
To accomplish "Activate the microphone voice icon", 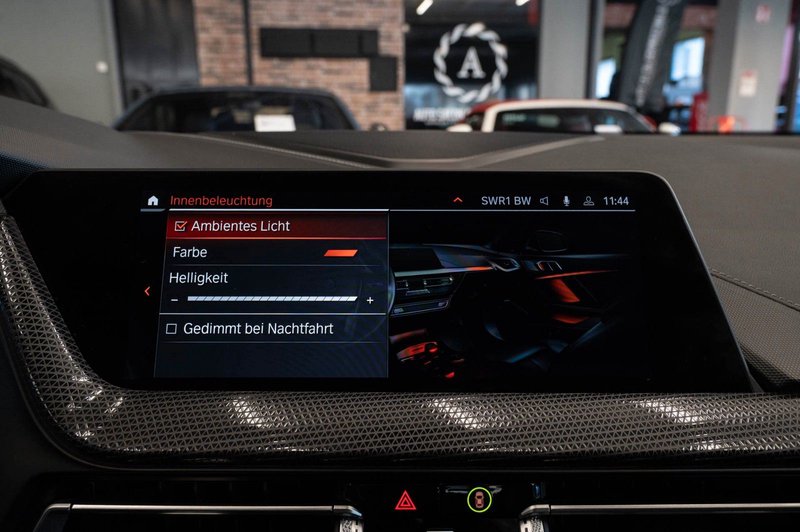I will 566,201.
